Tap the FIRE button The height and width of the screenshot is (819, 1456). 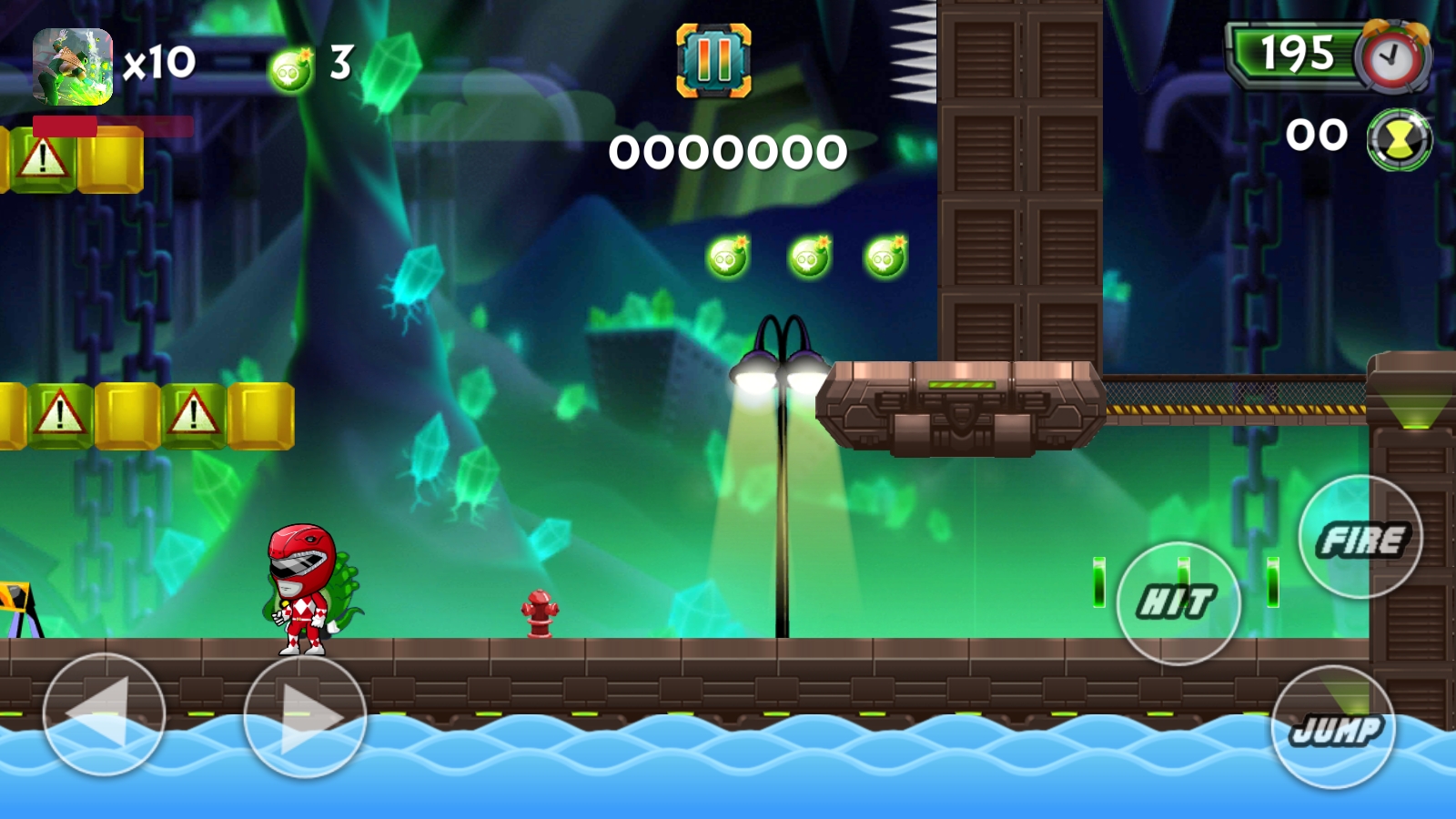pyautogui.click(x=1360, y=538)
